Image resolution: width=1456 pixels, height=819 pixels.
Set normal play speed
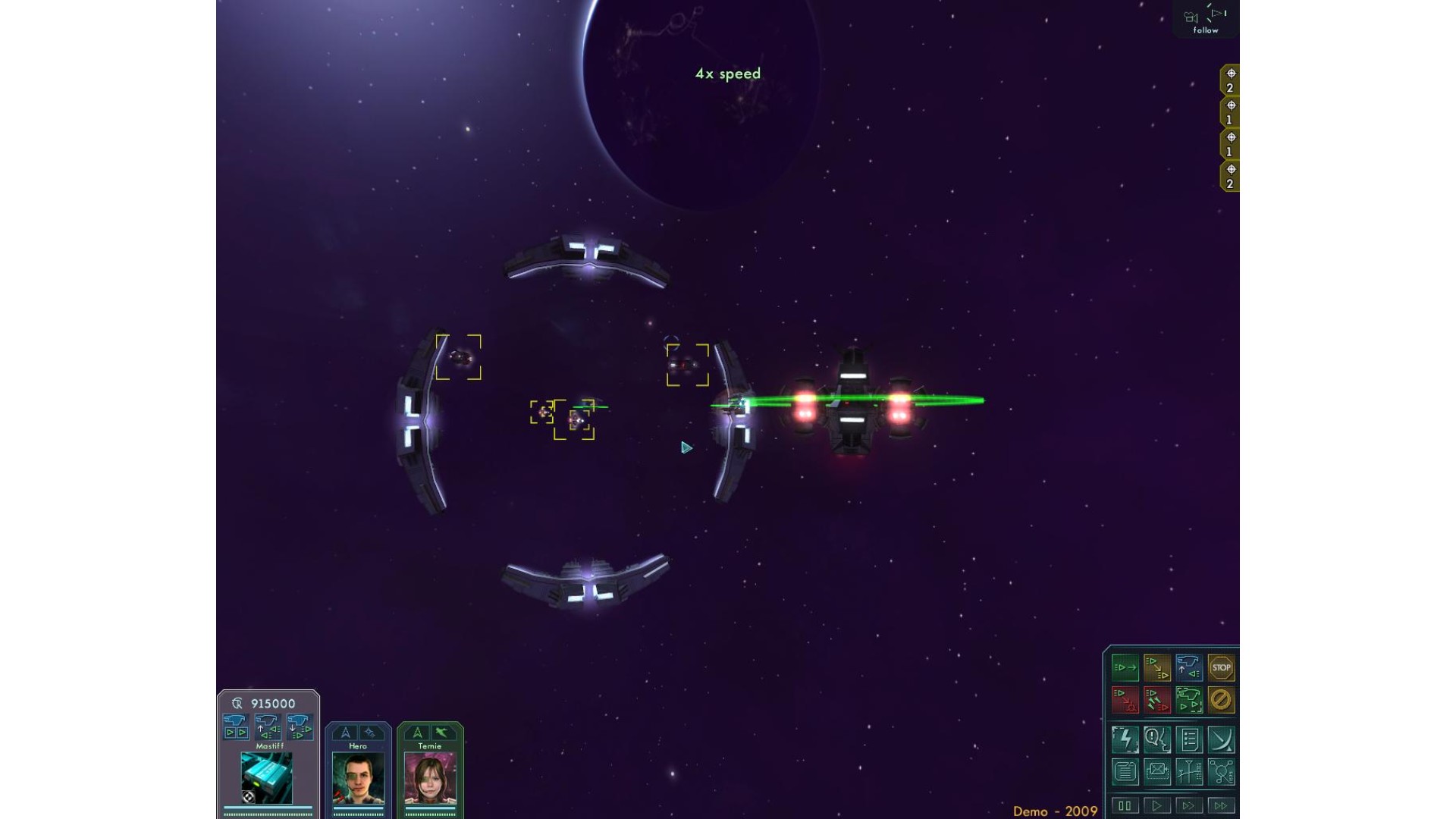pyautogui.click(x=1156, y=805)
